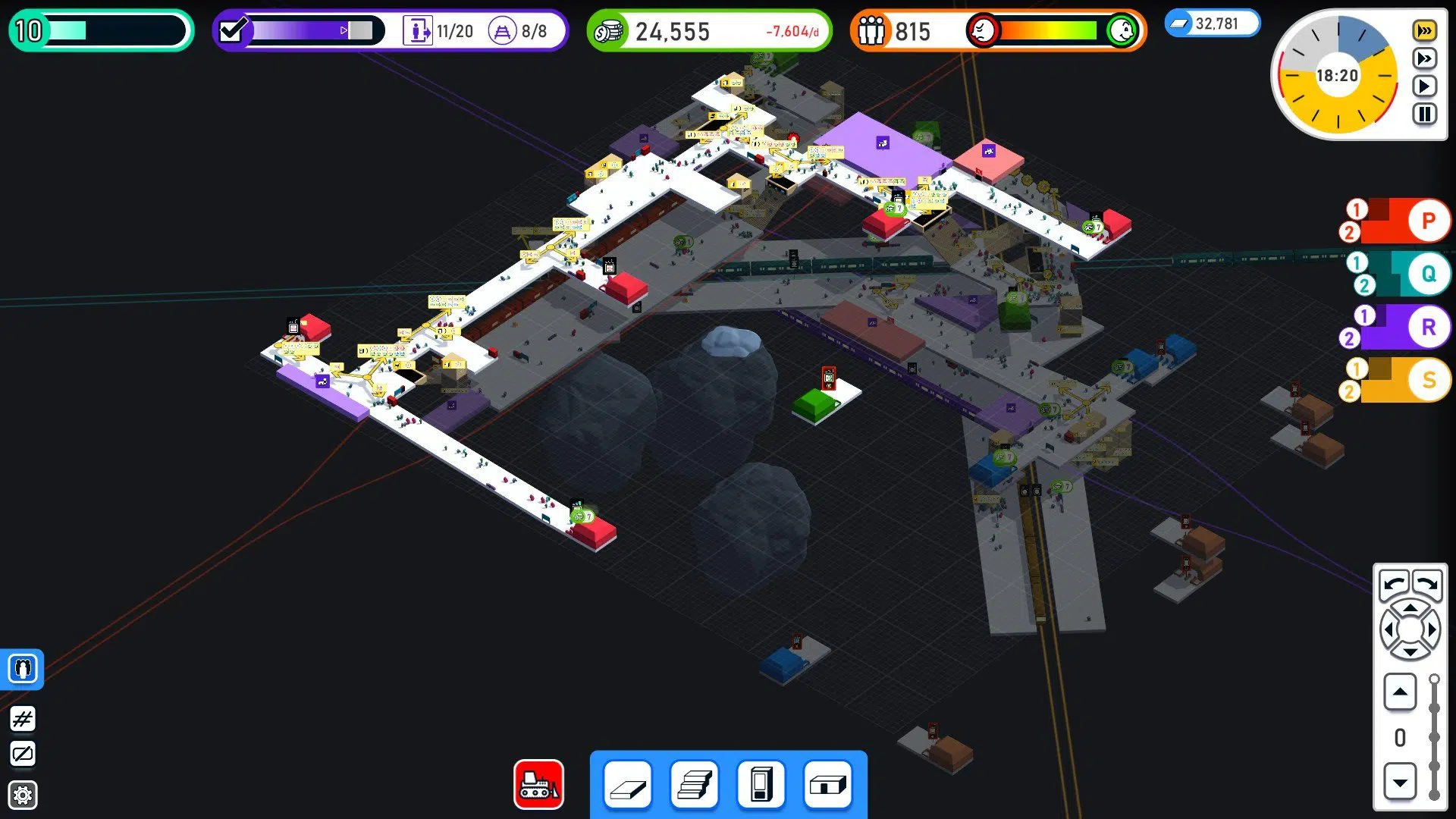Viewport: 1456px width, 819px height.
Task: Select the purple R line button
Action: [1427, 327]
